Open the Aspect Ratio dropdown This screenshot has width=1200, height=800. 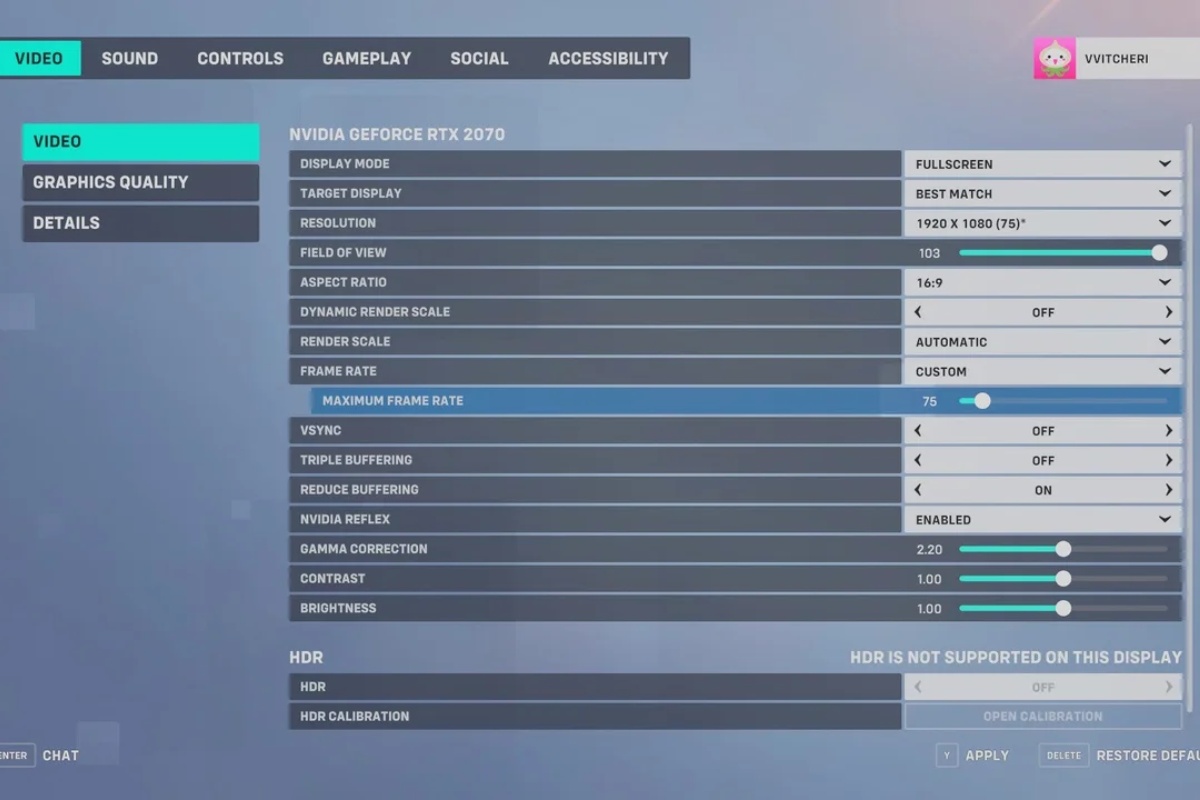tap(1042, 282)
